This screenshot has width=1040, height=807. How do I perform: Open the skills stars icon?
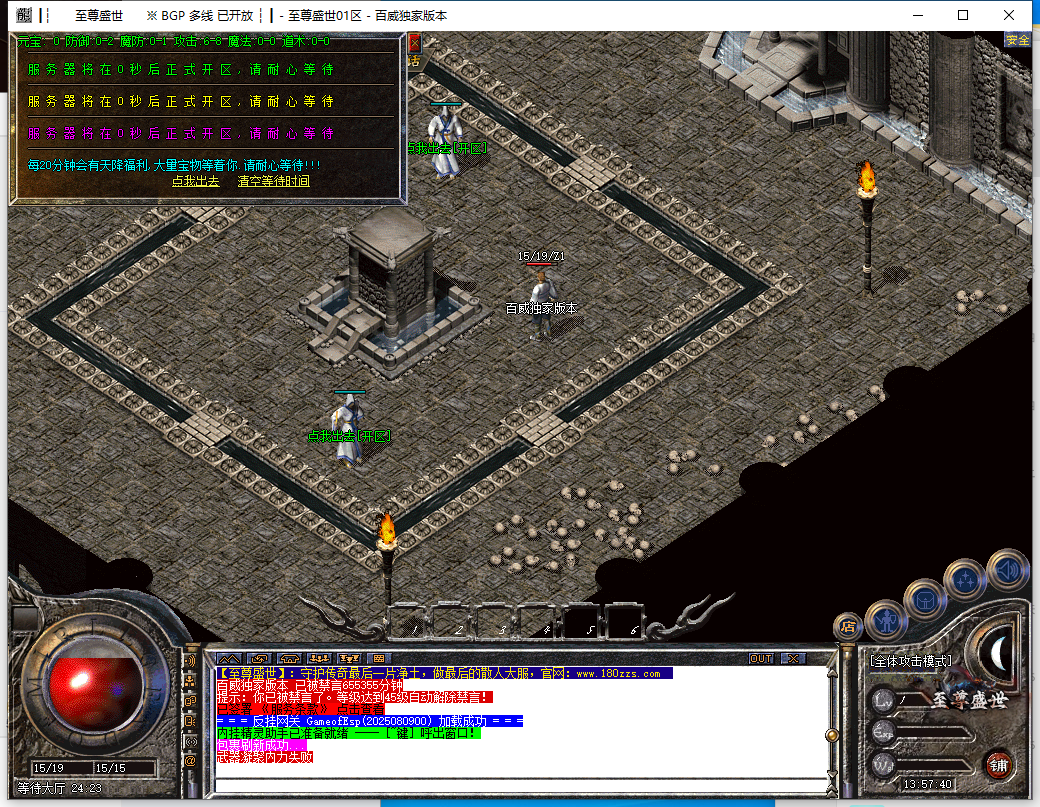coord(965,579)
